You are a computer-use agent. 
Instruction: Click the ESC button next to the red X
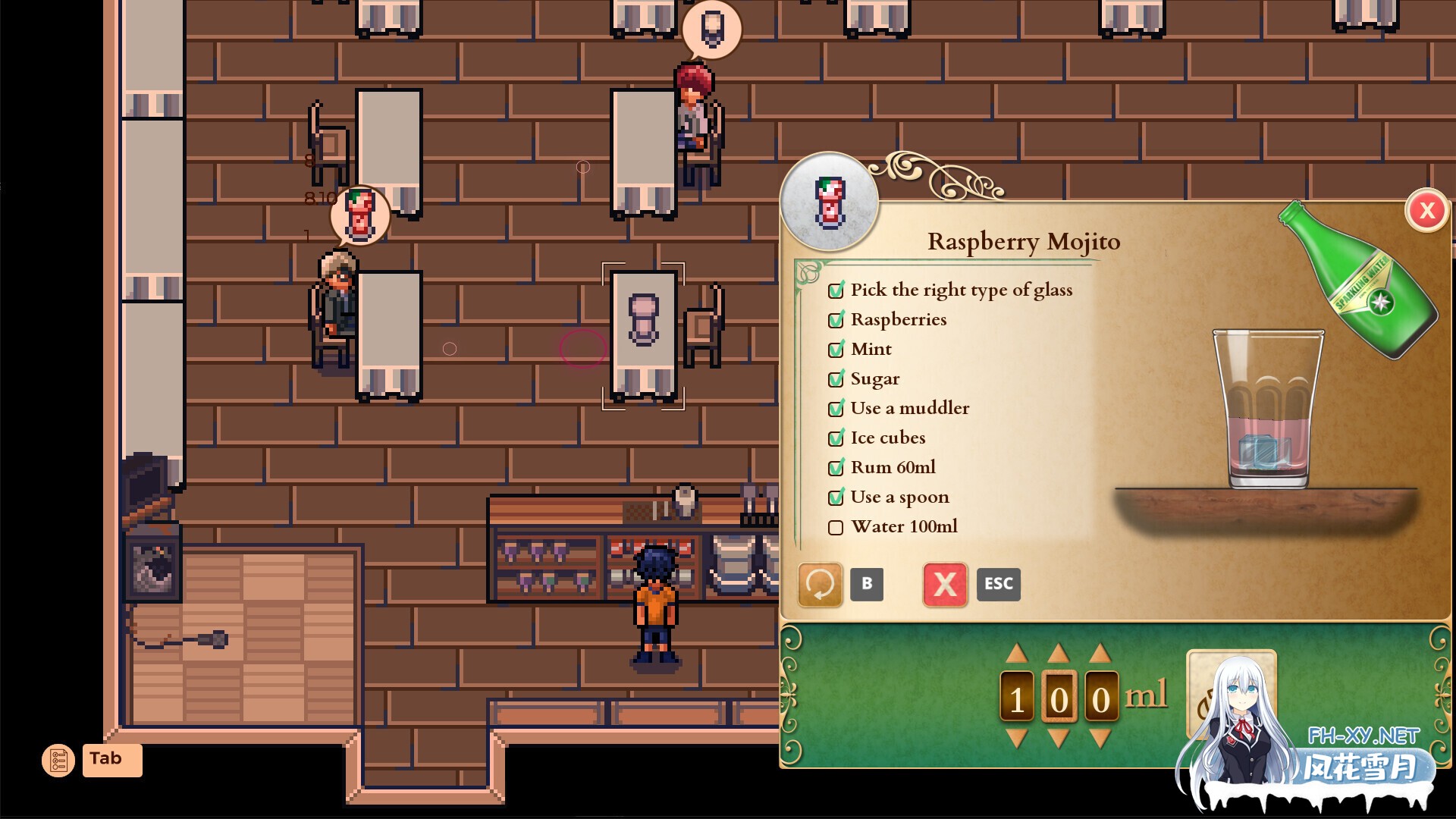coord(998,584)
